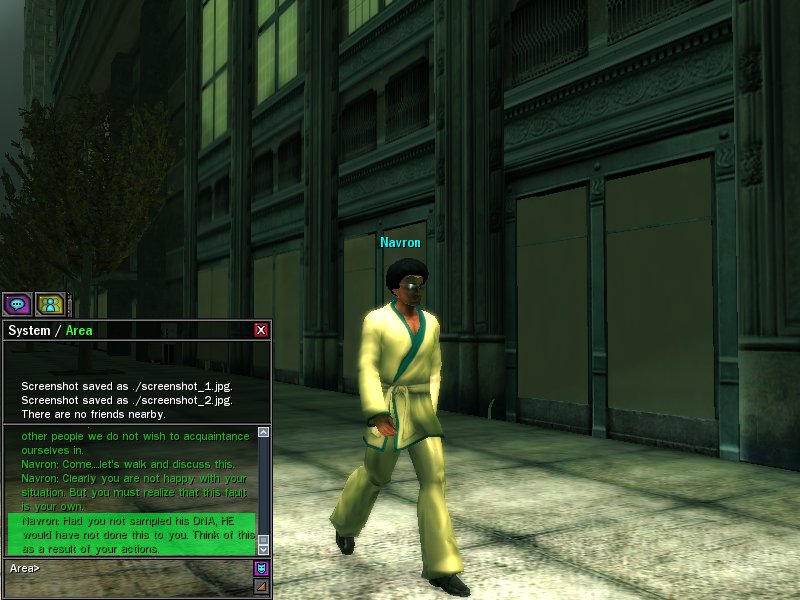Select the highlighted Navron DNA chat message
This screenshot has width=800, height=600.
click(130, 535)
